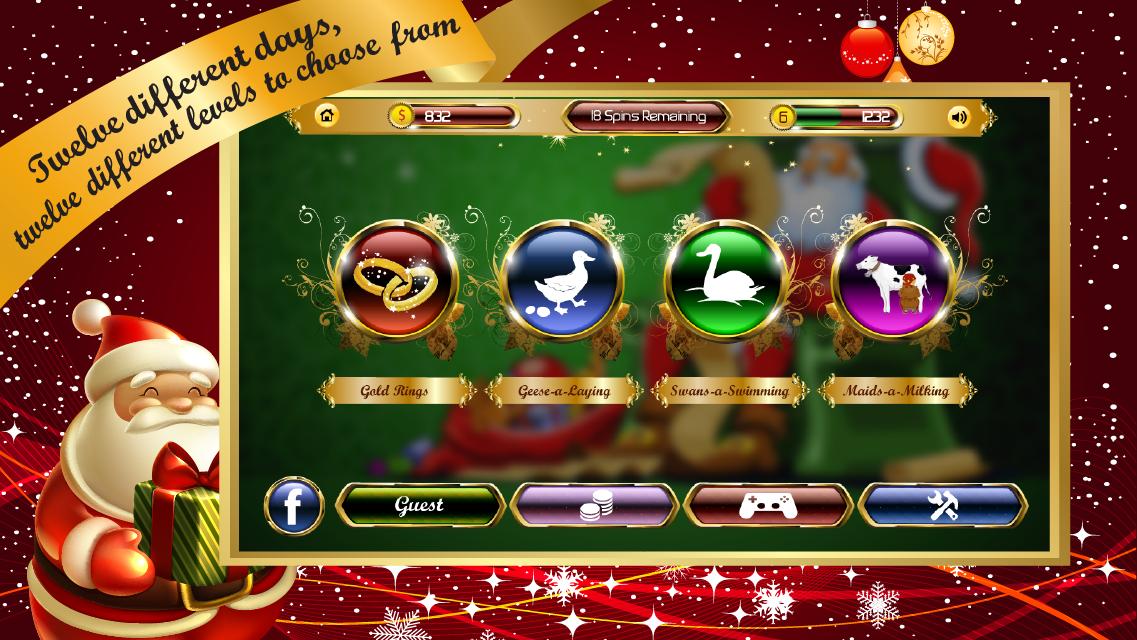Choose the Maids-a-Milking name banner

[884, 391]
